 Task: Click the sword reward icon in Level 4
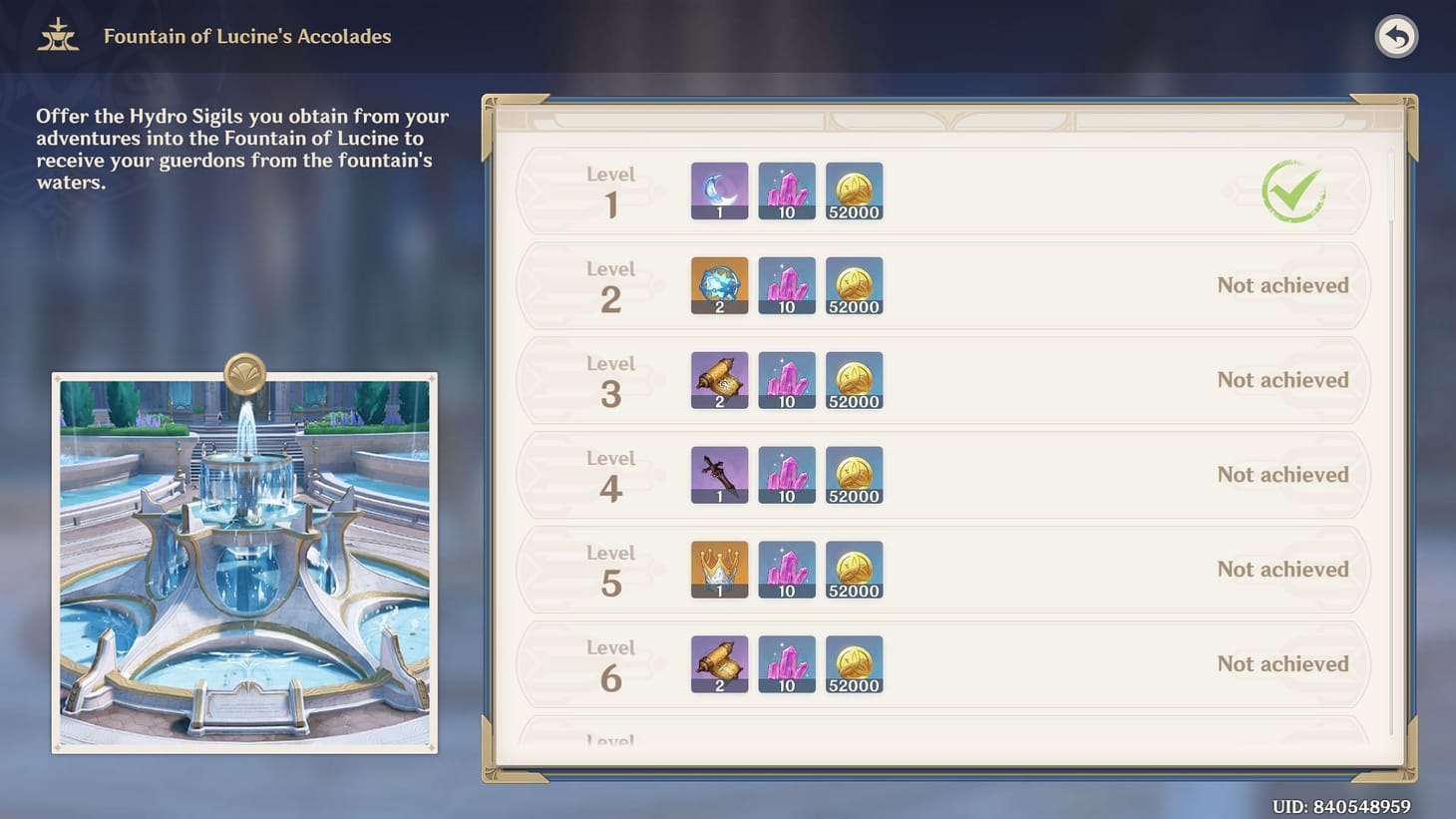point(719,475)
